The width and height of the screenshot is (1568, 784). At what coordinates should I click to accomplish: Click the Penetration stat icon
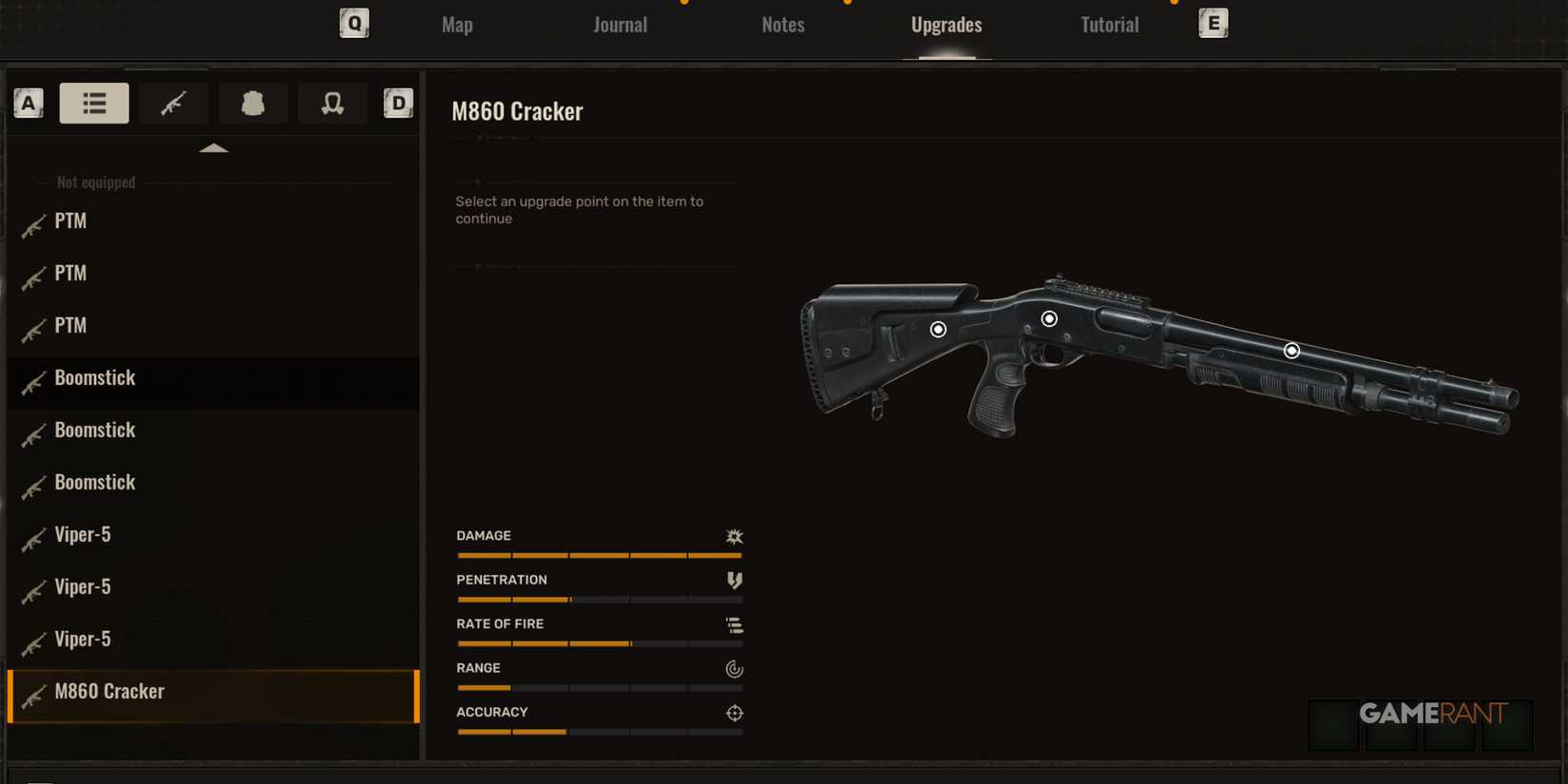pyautogui.click(x=734, y=580)
